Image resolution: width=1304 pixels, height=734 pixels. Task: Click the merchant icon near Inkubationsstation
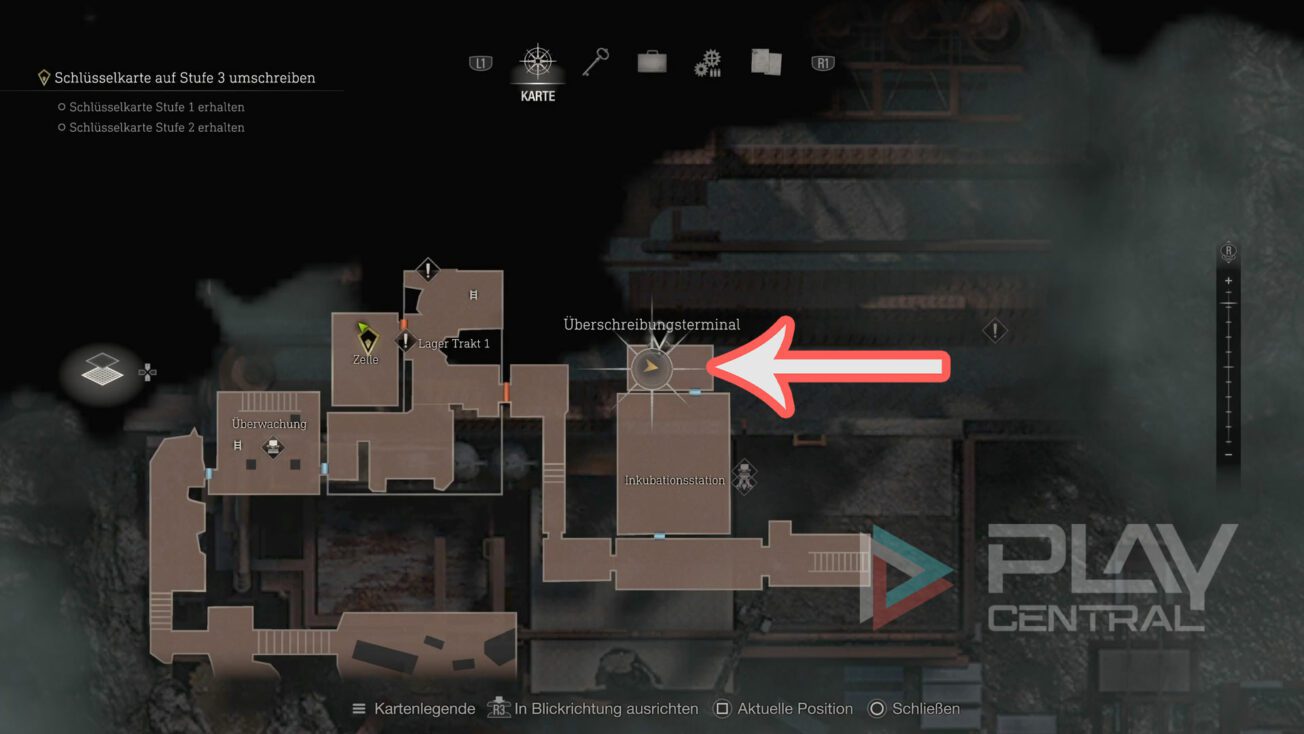744,476
